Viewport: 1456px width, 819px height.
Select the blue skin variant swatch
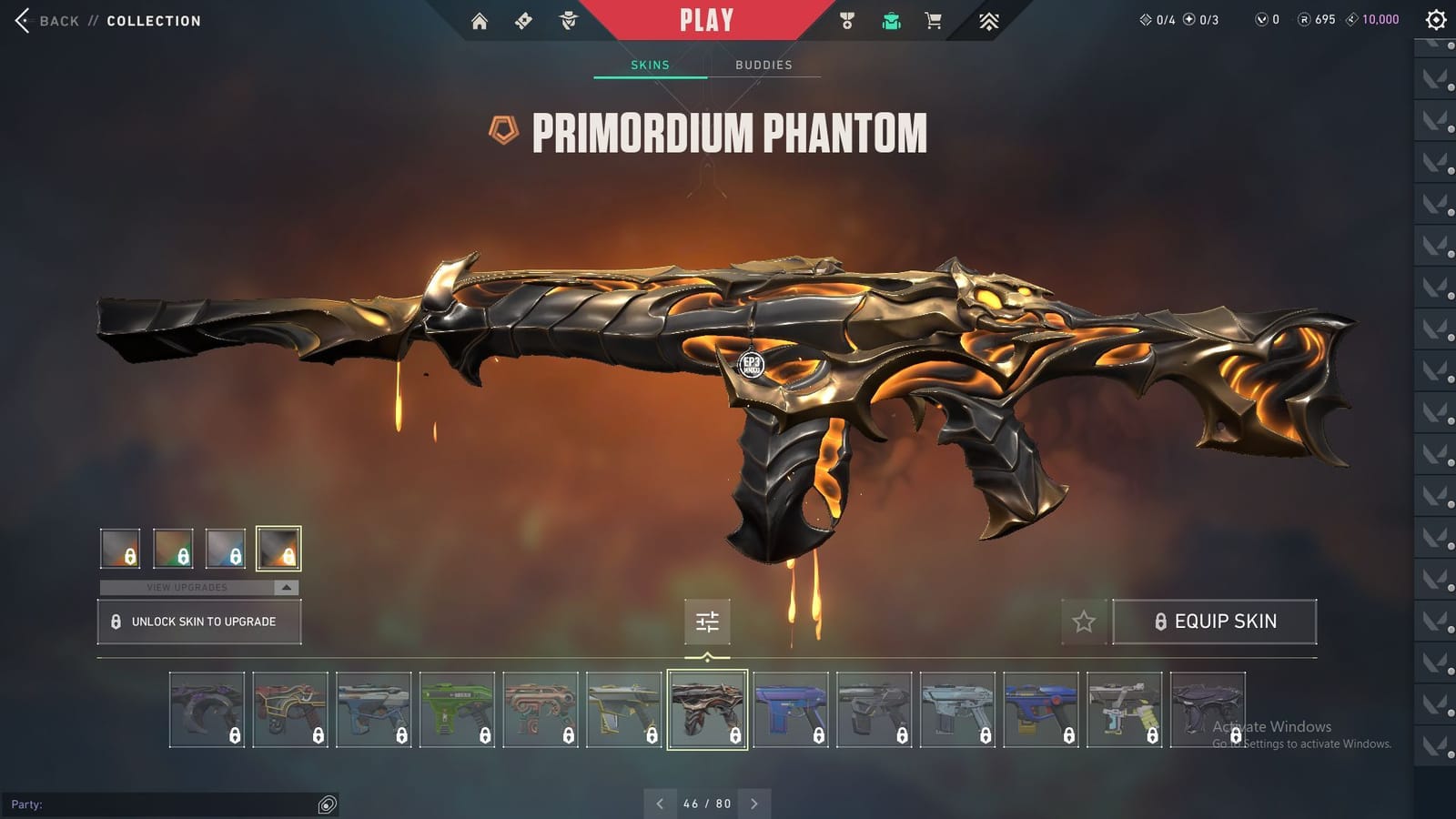[x=226, y=547]
